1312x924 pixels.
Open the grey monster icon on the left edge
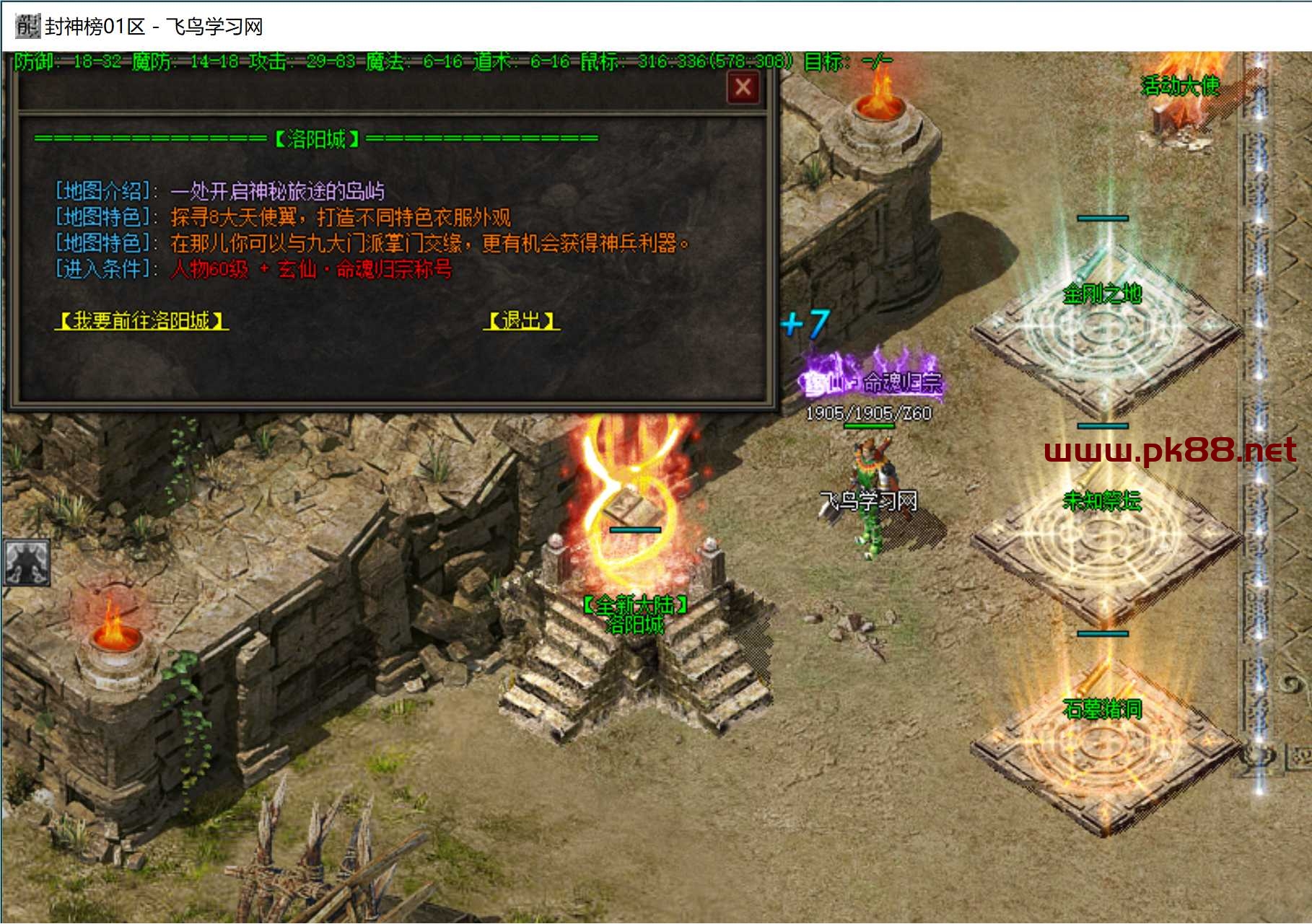click(x=27, y=561)
